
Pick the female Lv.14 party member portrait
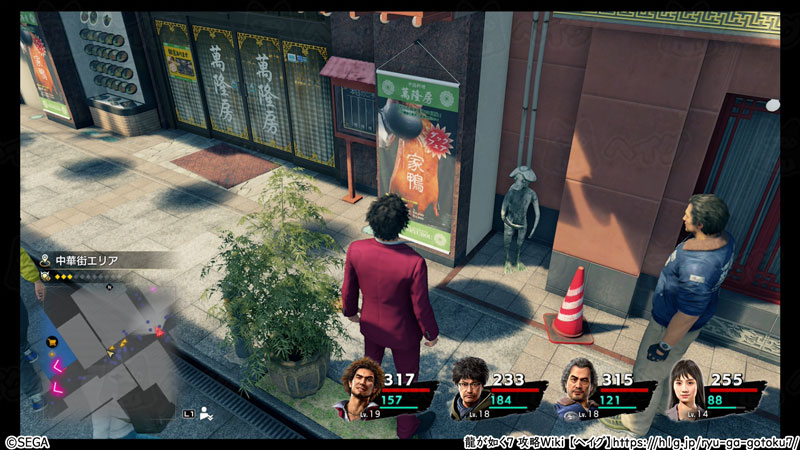coord(687,388)
